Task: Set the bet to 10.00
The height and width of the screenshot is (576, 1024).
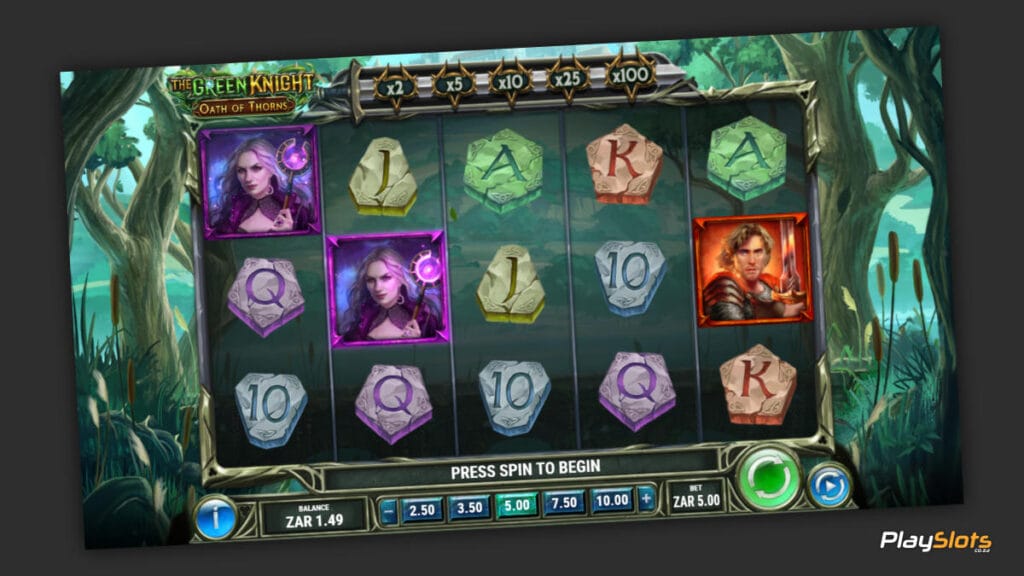Action: coord(611,499)
